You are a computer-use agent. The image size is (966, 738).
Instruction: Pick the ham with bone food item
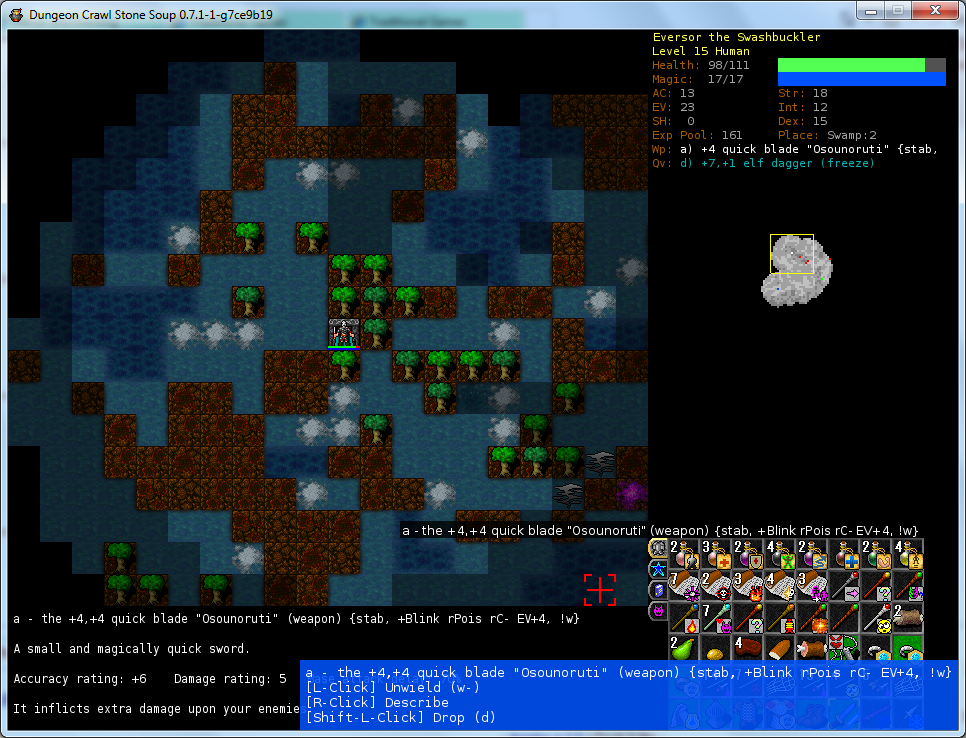(x=811, y=649)
